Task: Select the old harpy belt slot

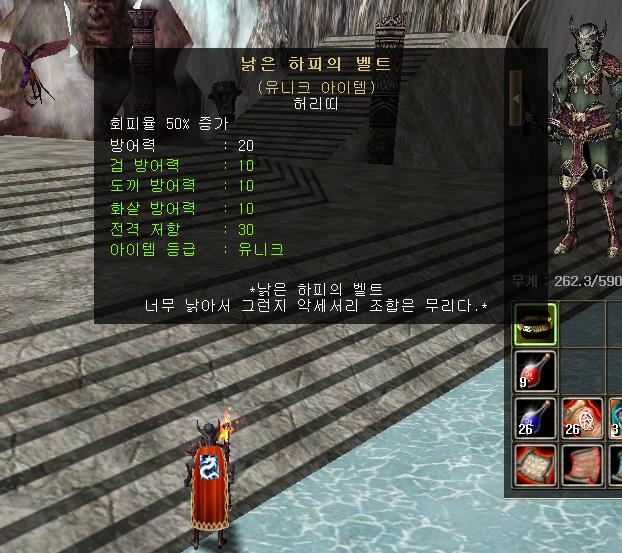Action: (535, 322)
